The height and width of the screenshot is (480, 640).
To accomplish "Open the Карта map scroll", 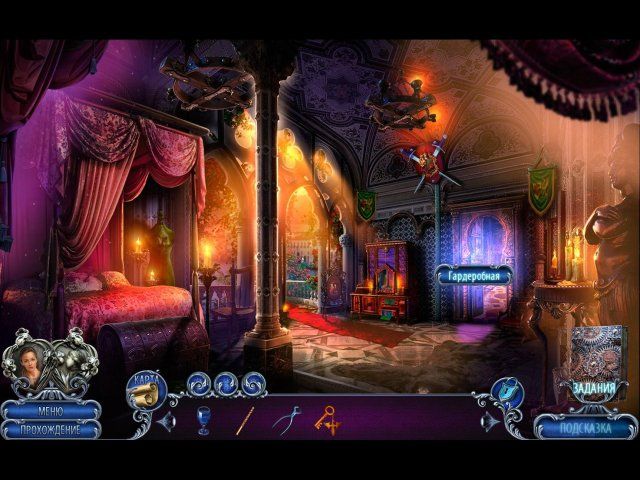I will [x=145, y=391].
